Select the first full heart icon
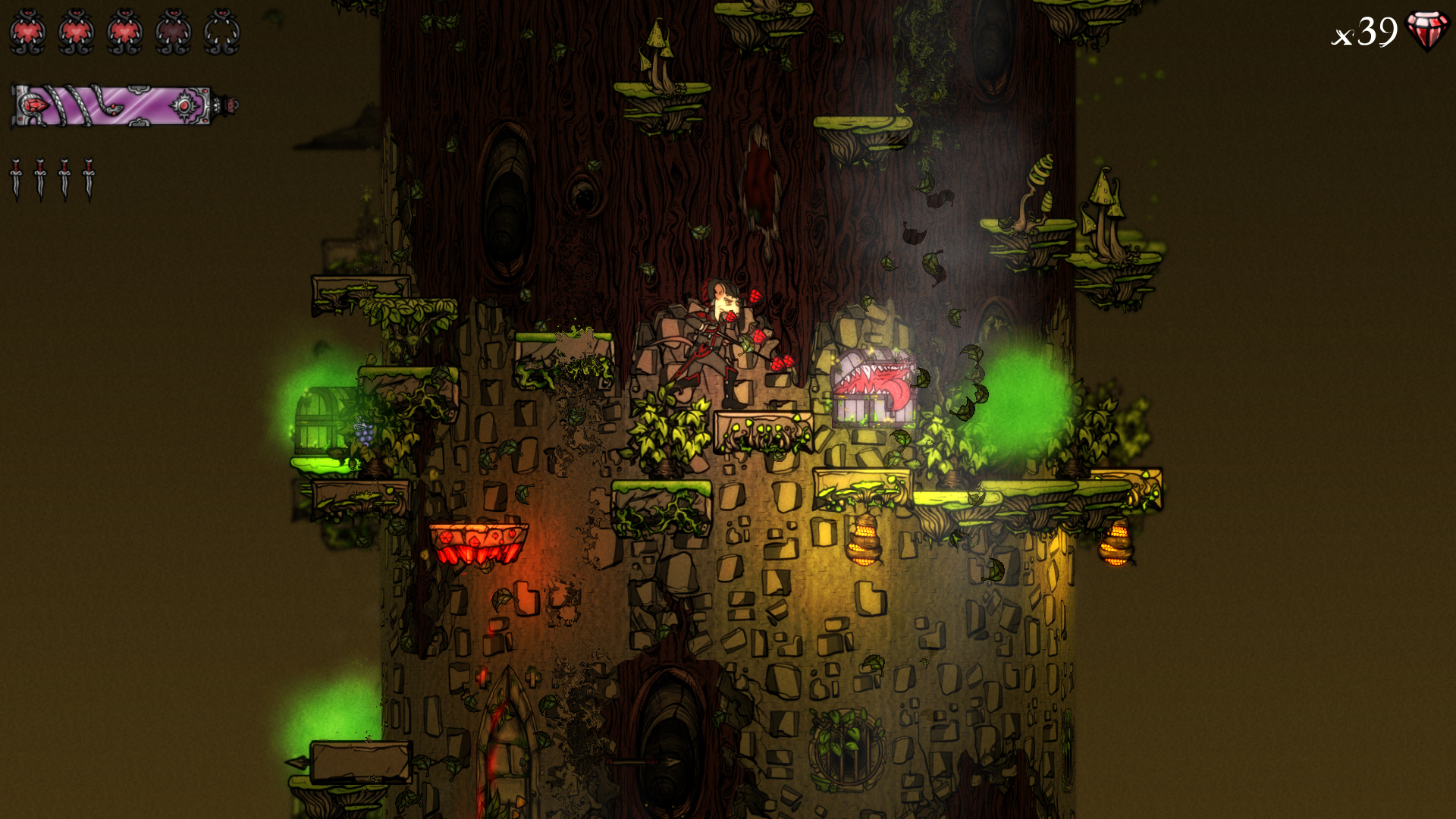The width and height of the screenshot is (1456, 819). click(28, 30)
